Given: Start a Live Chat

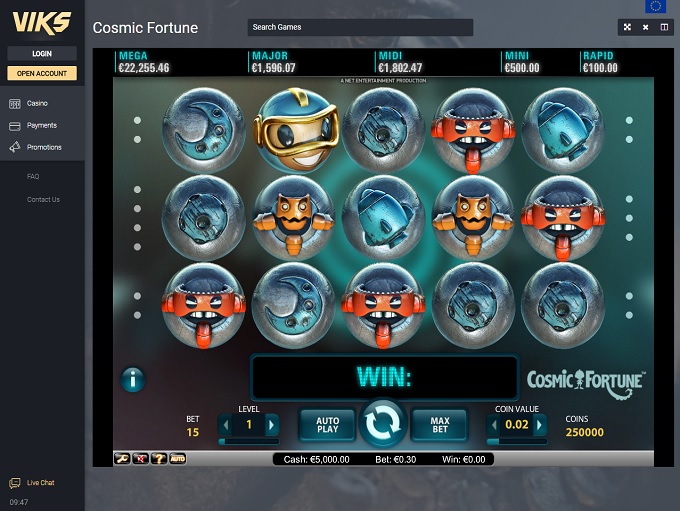Looking at the screenshot, I should click(40, 483).
